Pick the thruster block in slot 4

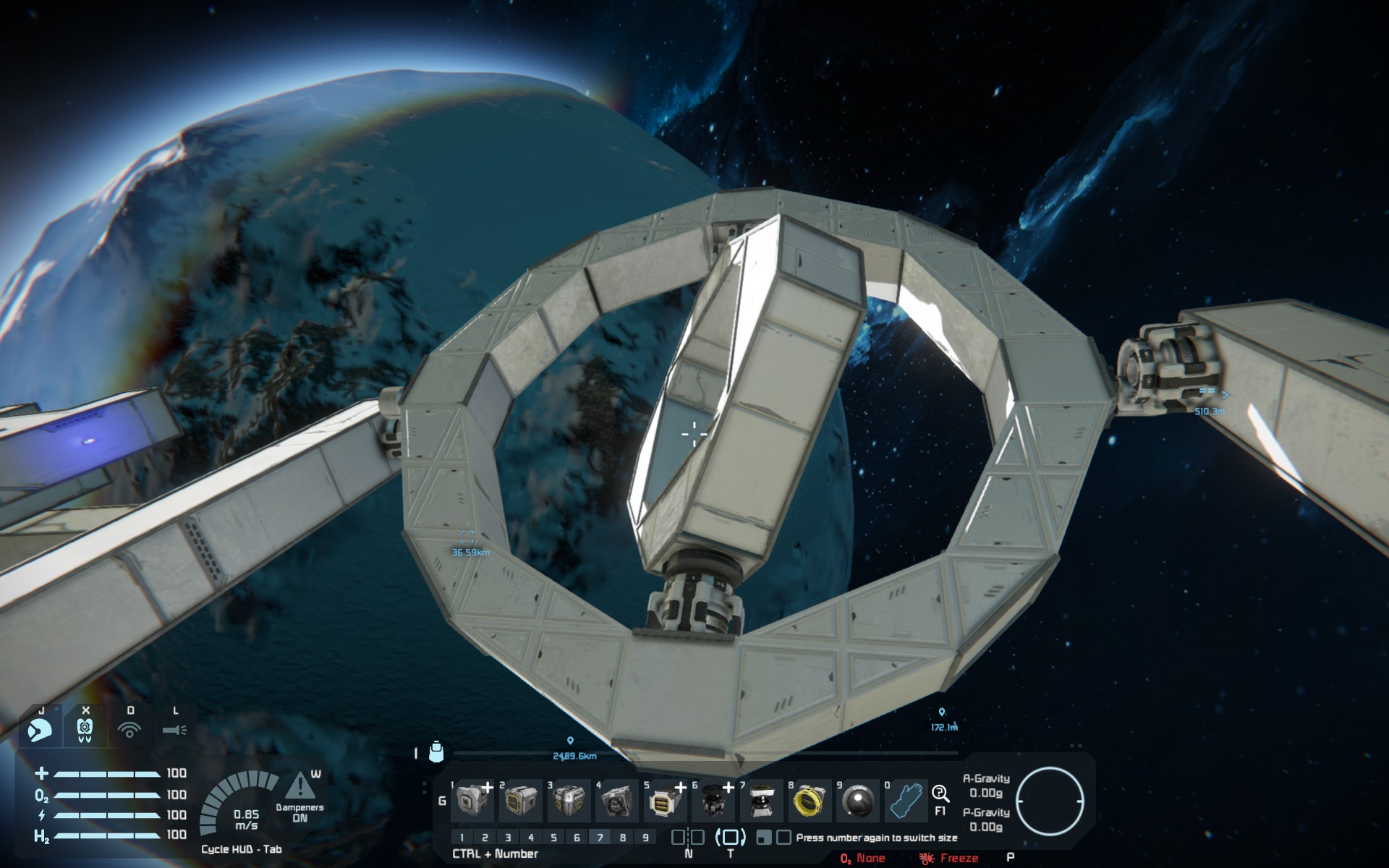pyautogui.click(x=616, y=801)
